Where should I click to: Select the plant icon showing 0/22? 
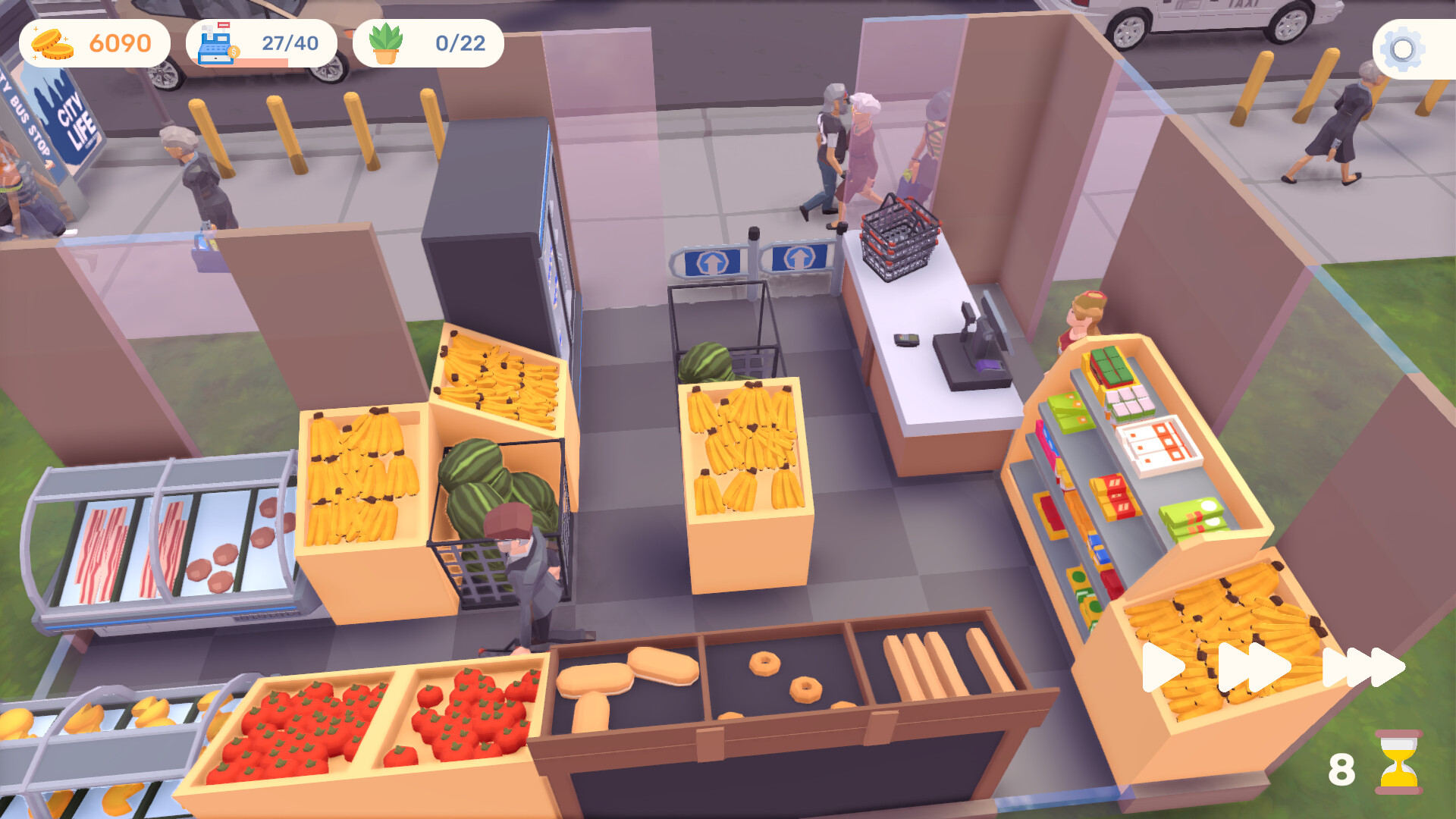387,43
